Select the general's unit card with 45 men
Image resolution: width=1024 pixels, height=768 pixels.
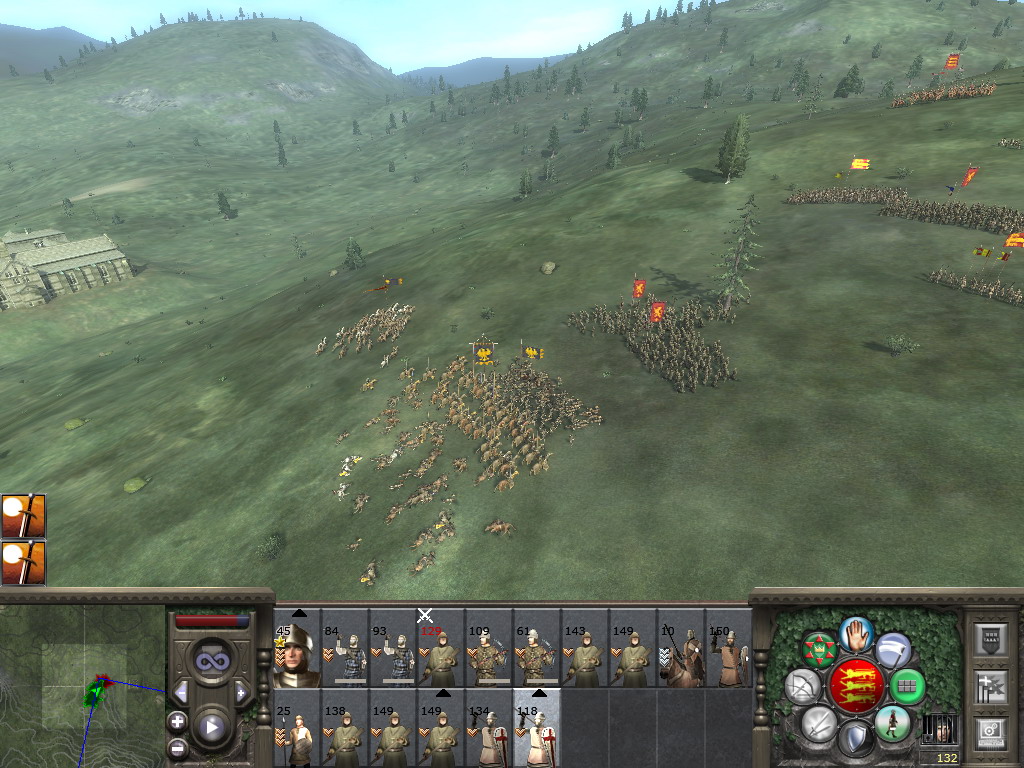(297, 651)
